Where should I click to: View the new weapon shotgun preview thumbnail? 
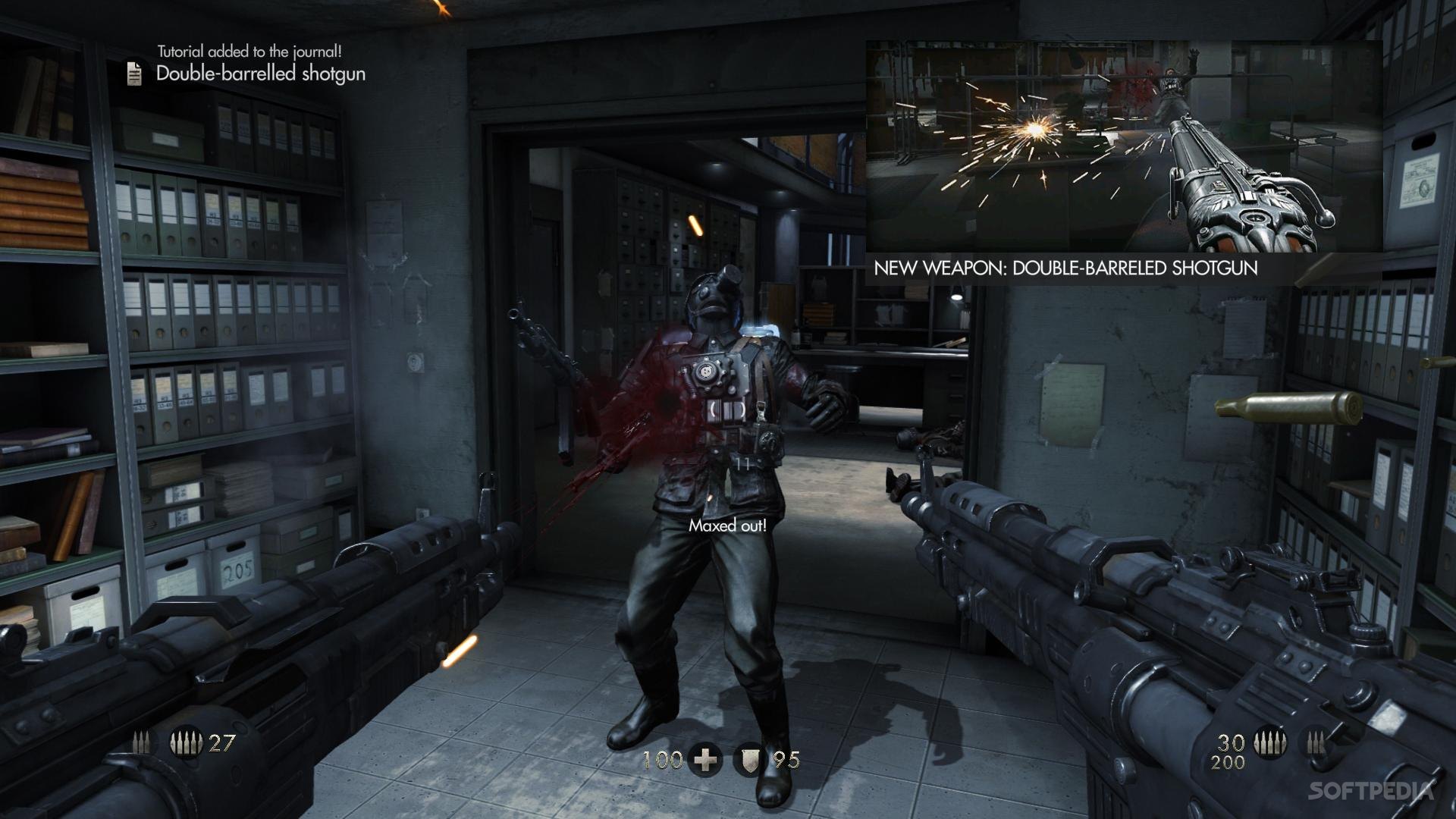tap(1124, 146)
